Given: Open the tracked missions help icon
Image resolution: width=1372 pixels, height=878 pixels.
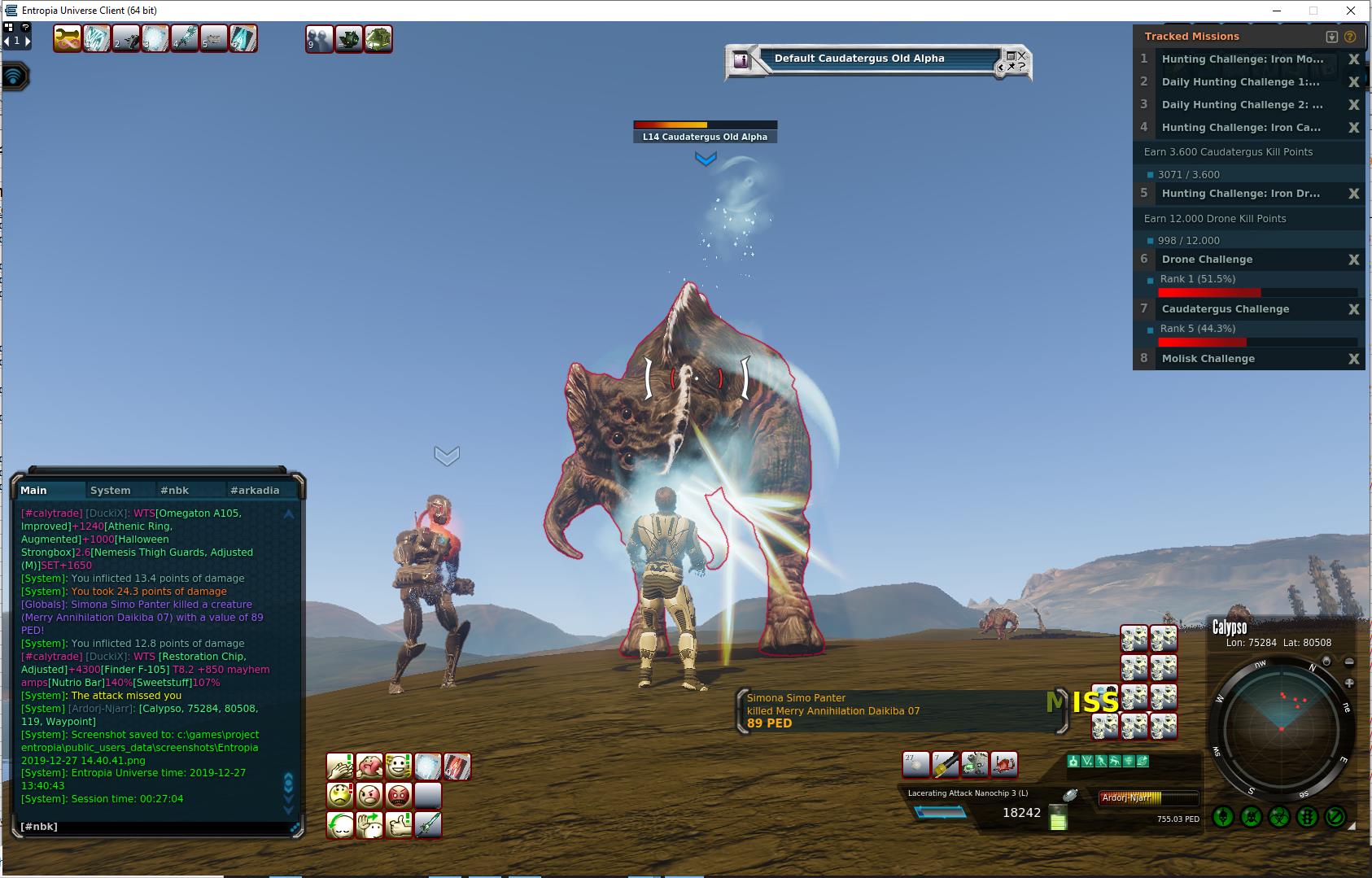Looking at the screenshot, I should (x=1350, y=37).
